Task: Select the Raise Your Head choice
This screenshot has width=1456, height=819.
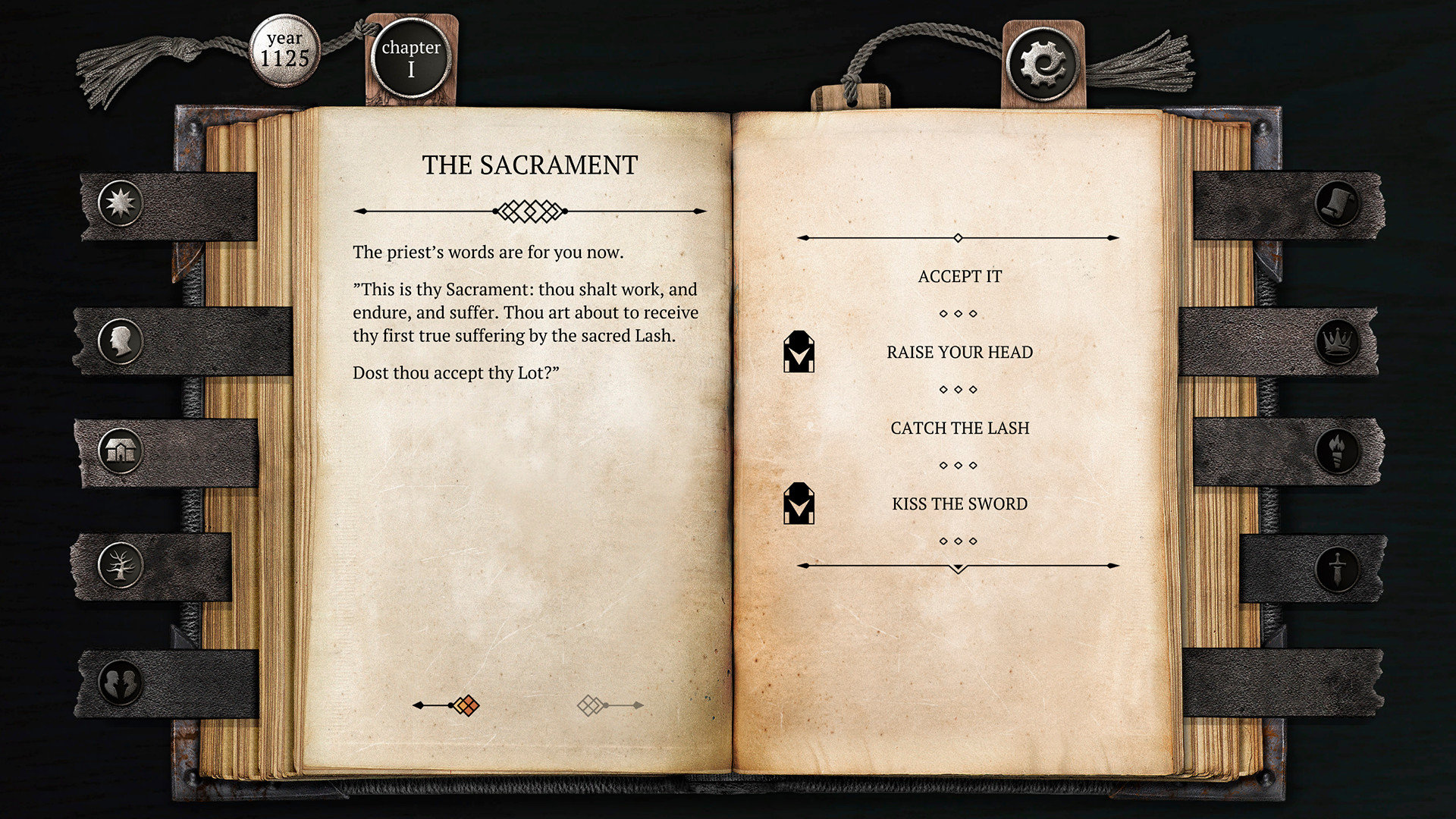Action: [x=959, y=352]
